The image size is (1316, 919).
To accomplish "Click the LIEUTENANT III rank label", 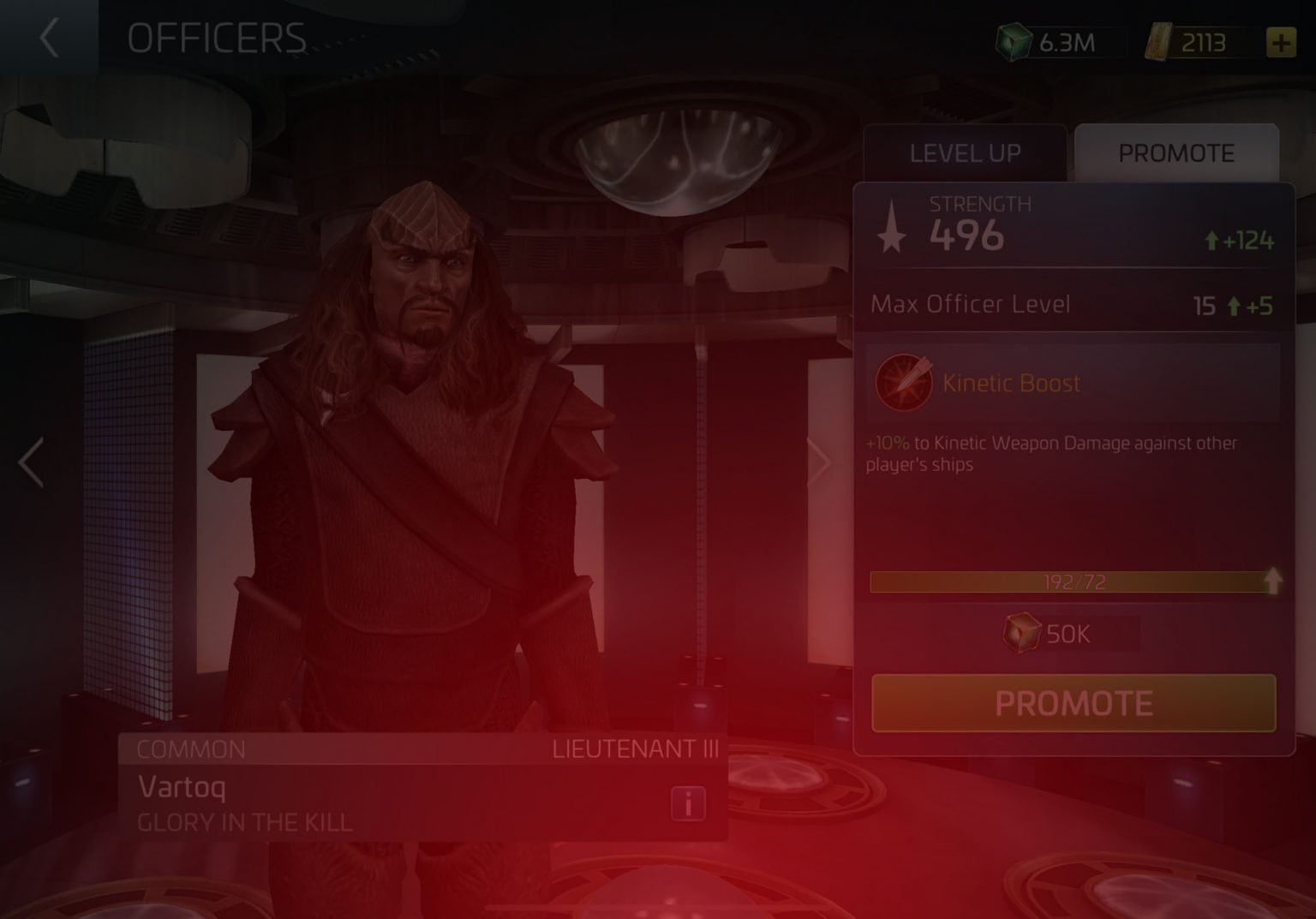I will pos(634,749).
